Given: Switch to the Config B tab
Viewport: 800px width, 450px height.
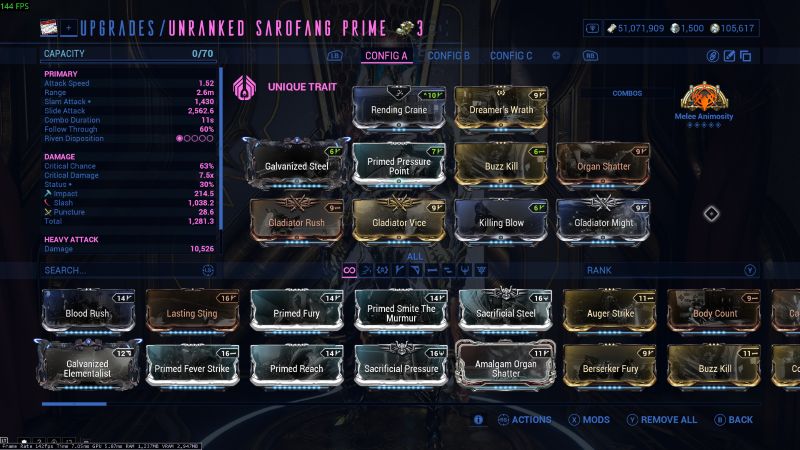Looking at the screenshot, I should [448, 55].
